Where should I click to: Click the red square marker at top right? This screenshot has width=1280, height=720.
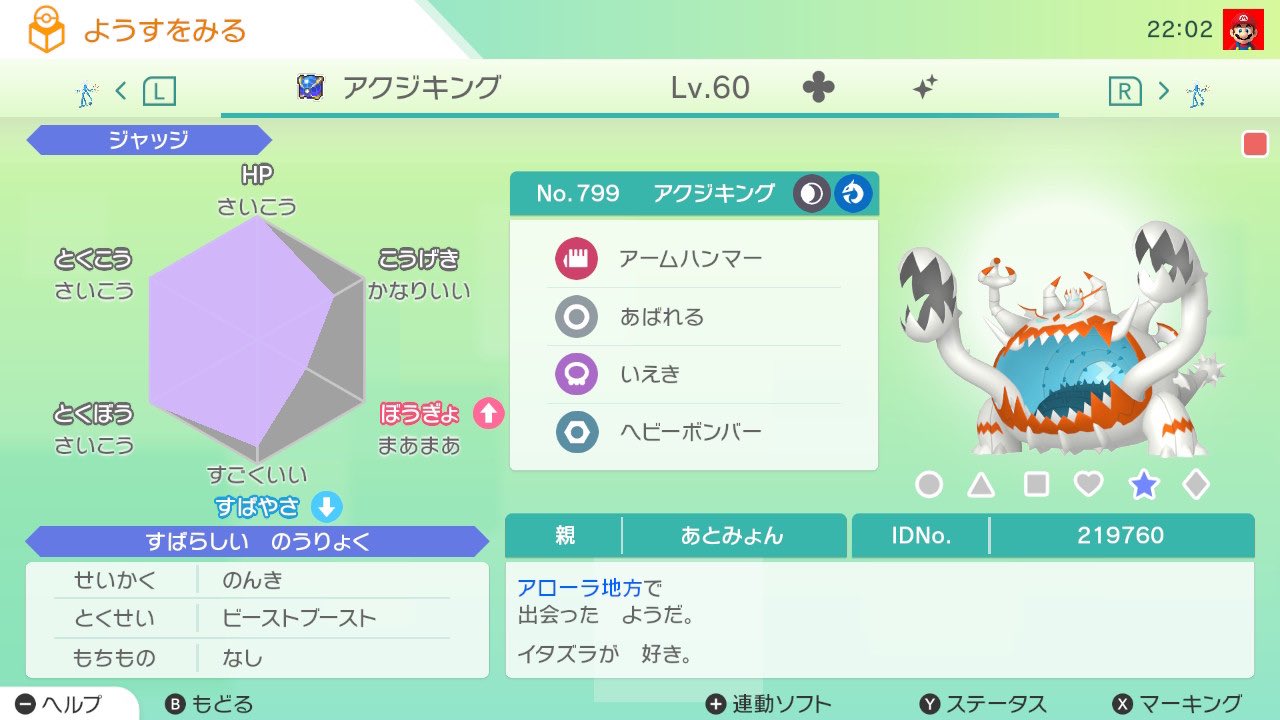click(1254, 143)
